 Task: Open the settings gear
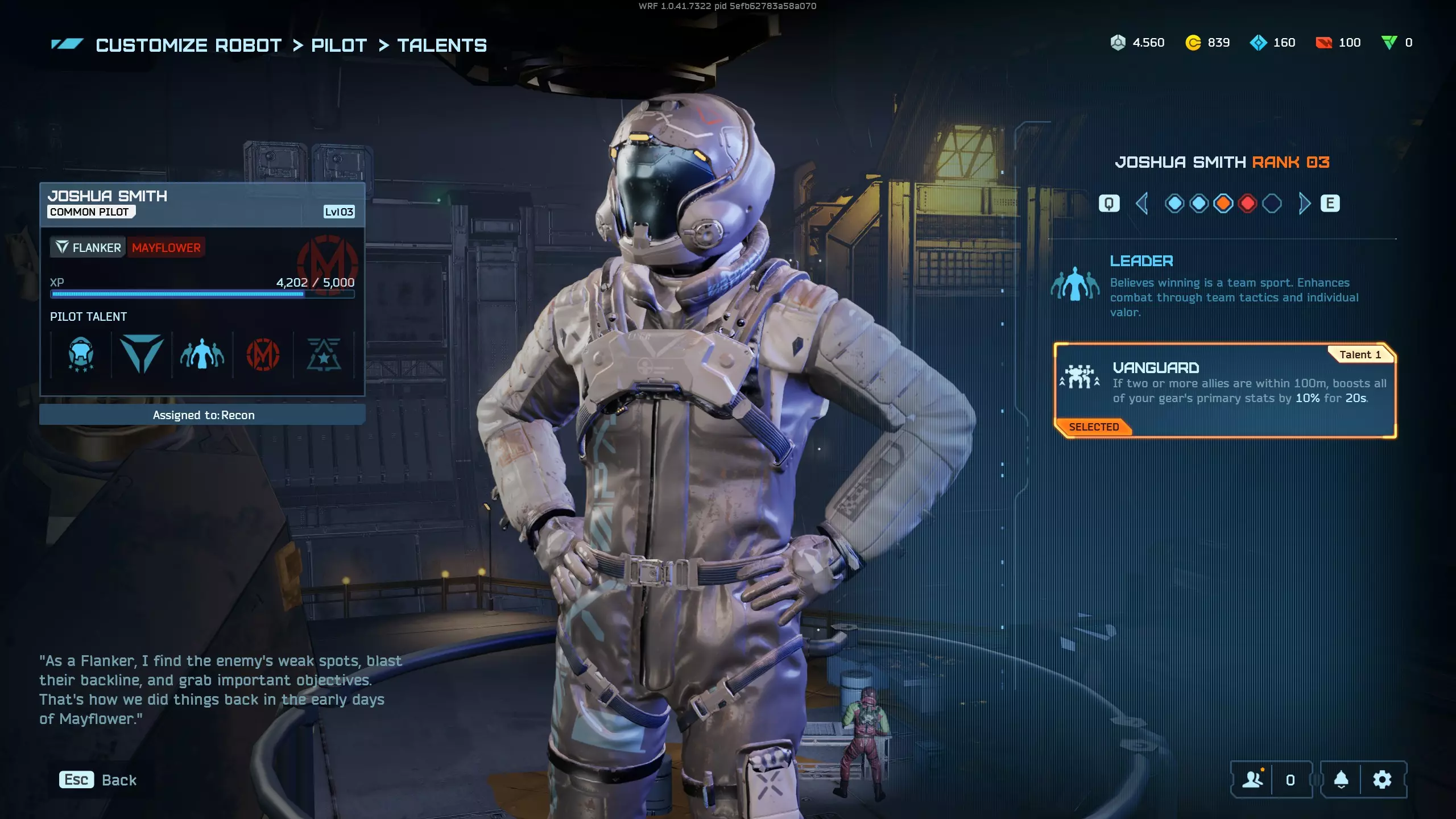1382,780
